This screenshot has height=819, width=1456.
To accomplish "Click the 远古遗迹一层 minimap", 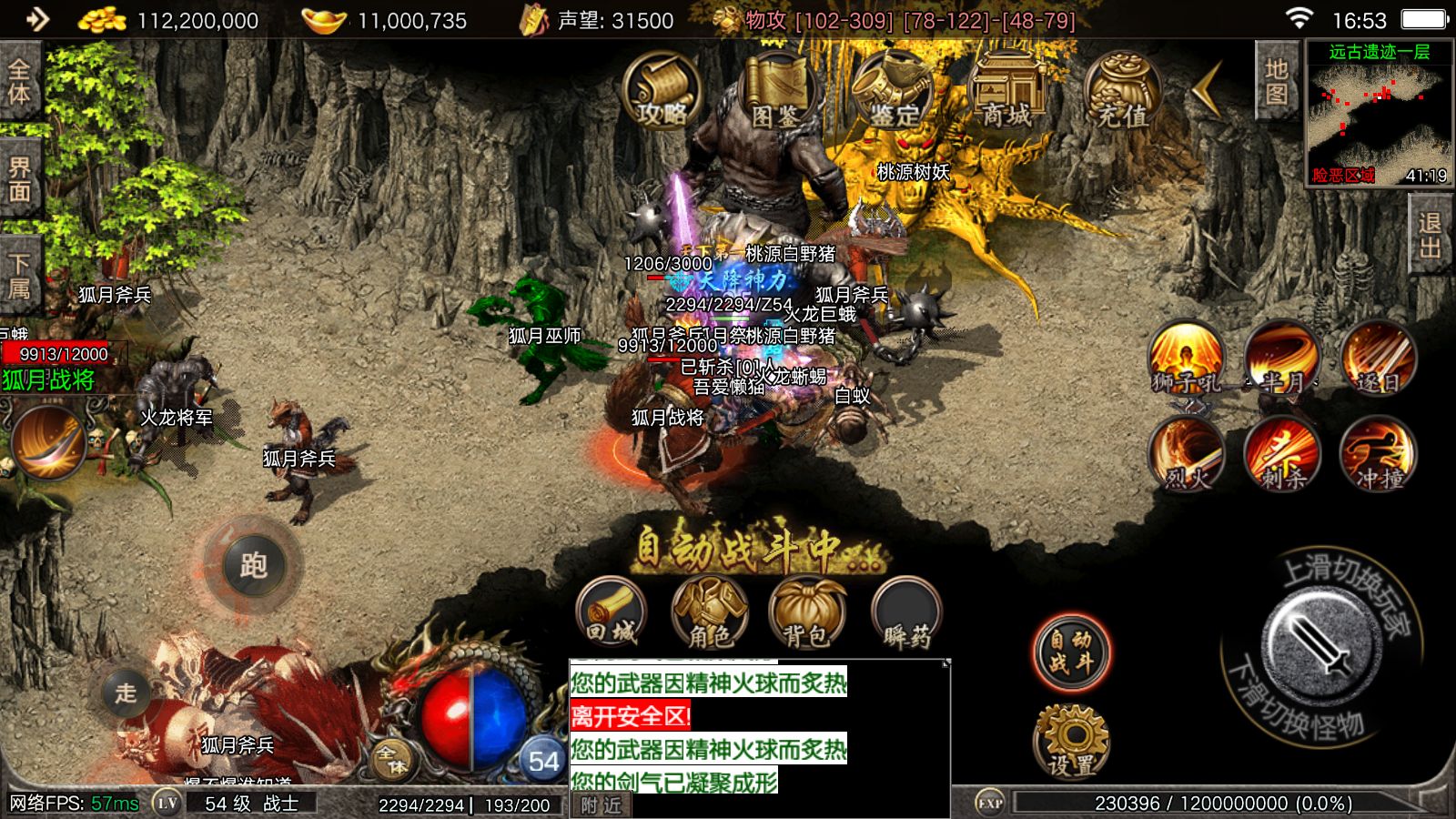I will (x=1379, y=114).
